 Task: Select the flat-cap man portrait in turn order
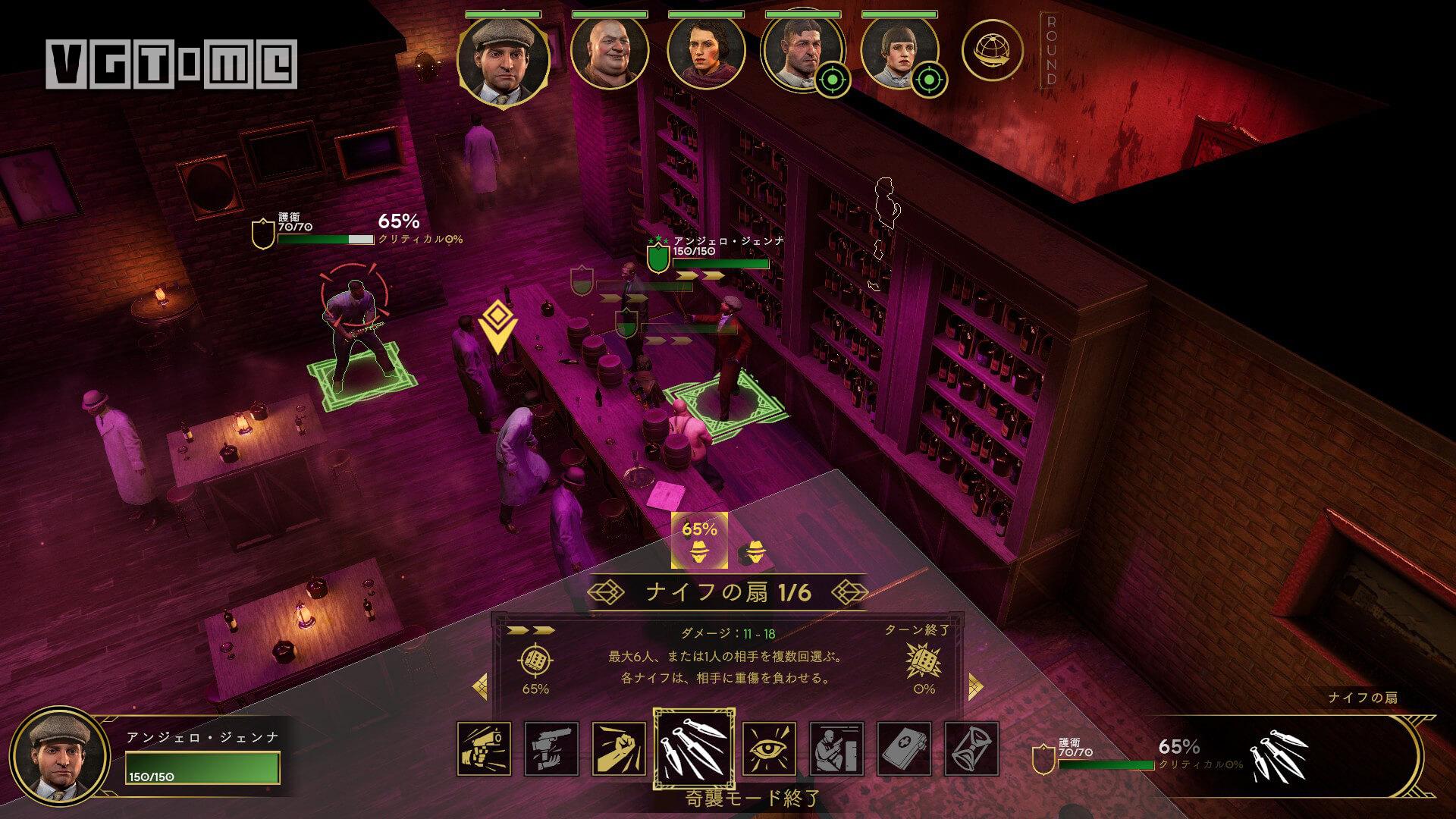click(503, 58)
